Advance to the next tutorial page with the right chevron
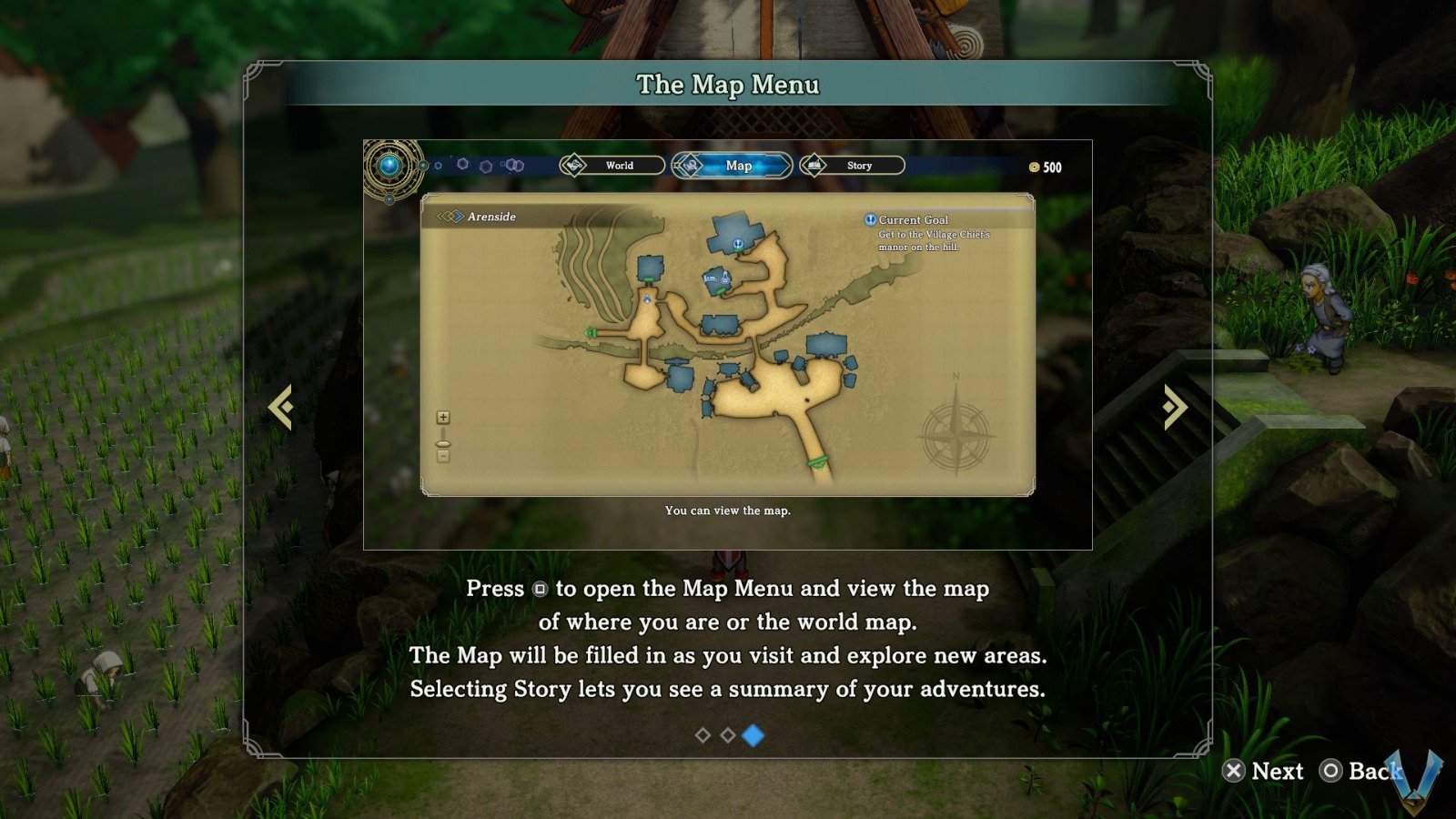This screenshot has height=819, width=1456. [1174, 404]
